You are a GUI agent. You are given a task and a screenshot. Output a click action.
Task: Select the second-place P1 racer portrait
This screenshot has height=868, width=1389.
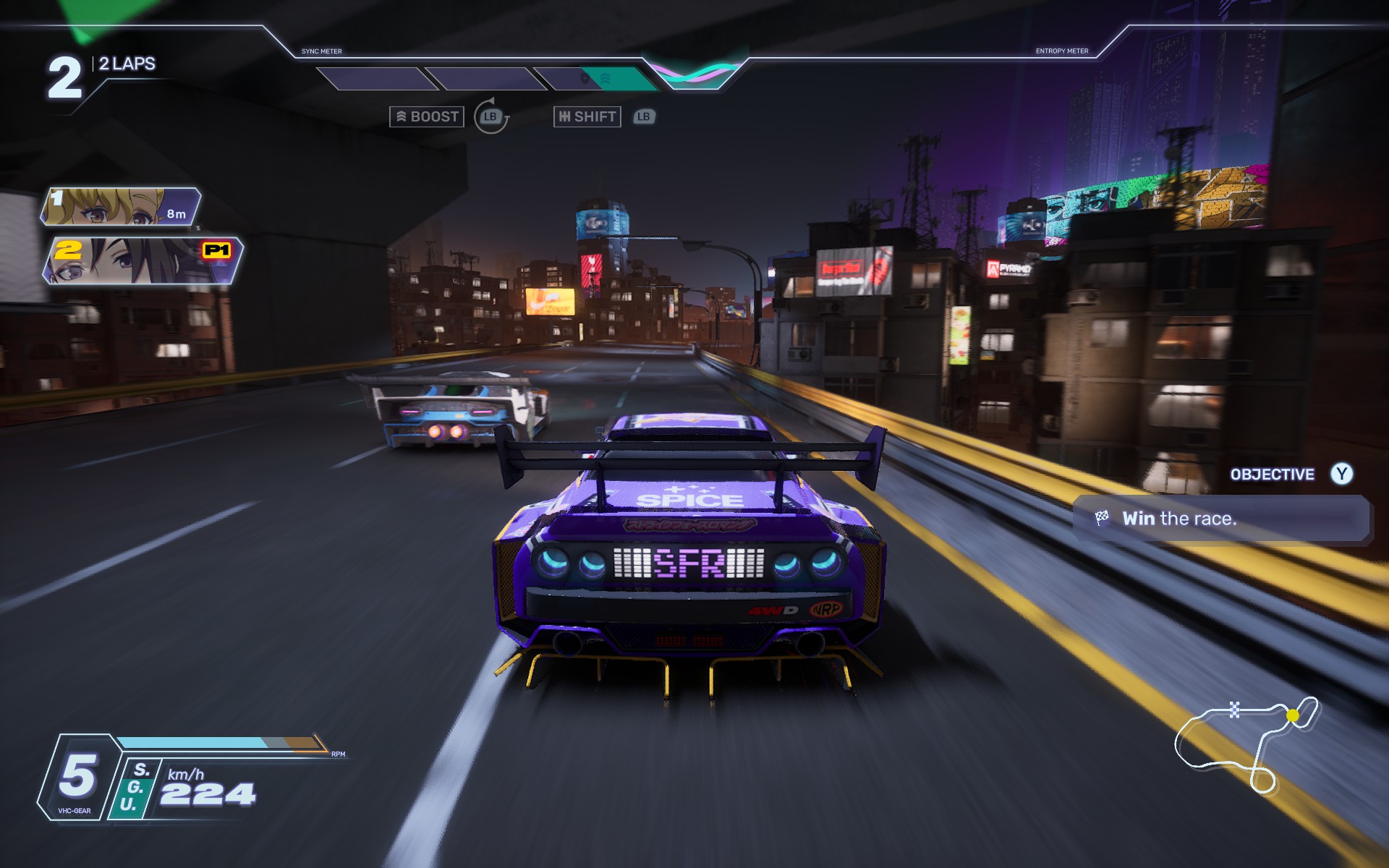pos(142,260)
